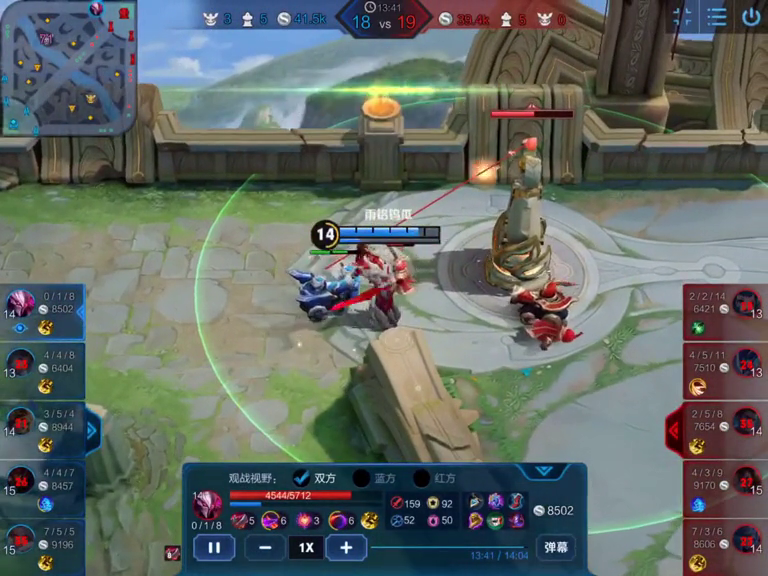Pause the replay playback
The width and height of the screenshot is (768, 576).
click(214, 547)
